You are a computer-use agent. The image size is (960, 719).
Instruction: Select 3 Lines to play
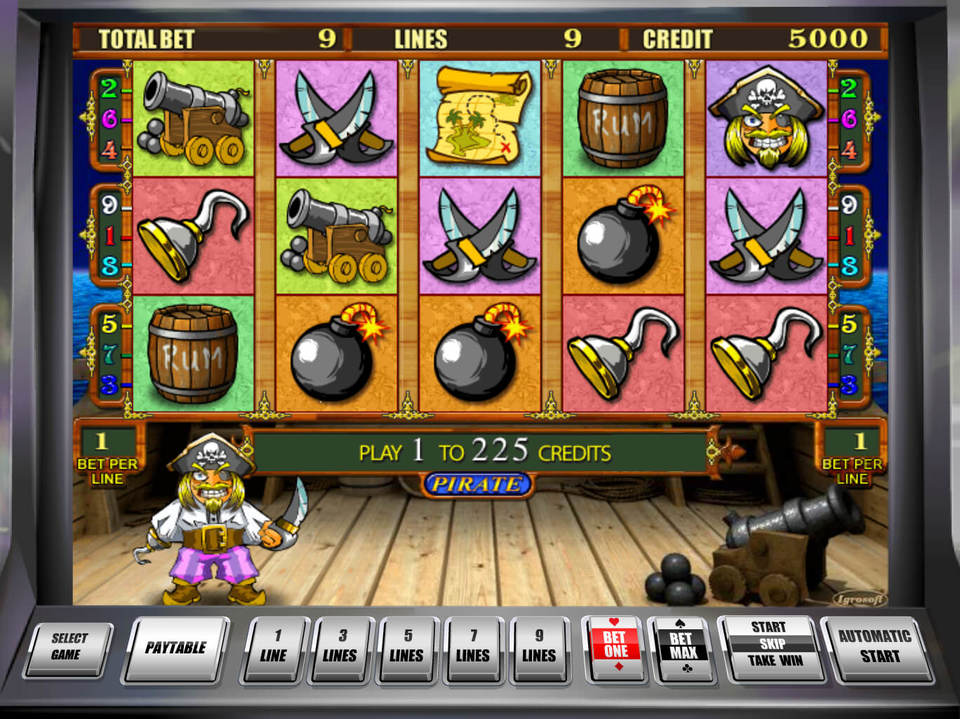coord(340,648)
